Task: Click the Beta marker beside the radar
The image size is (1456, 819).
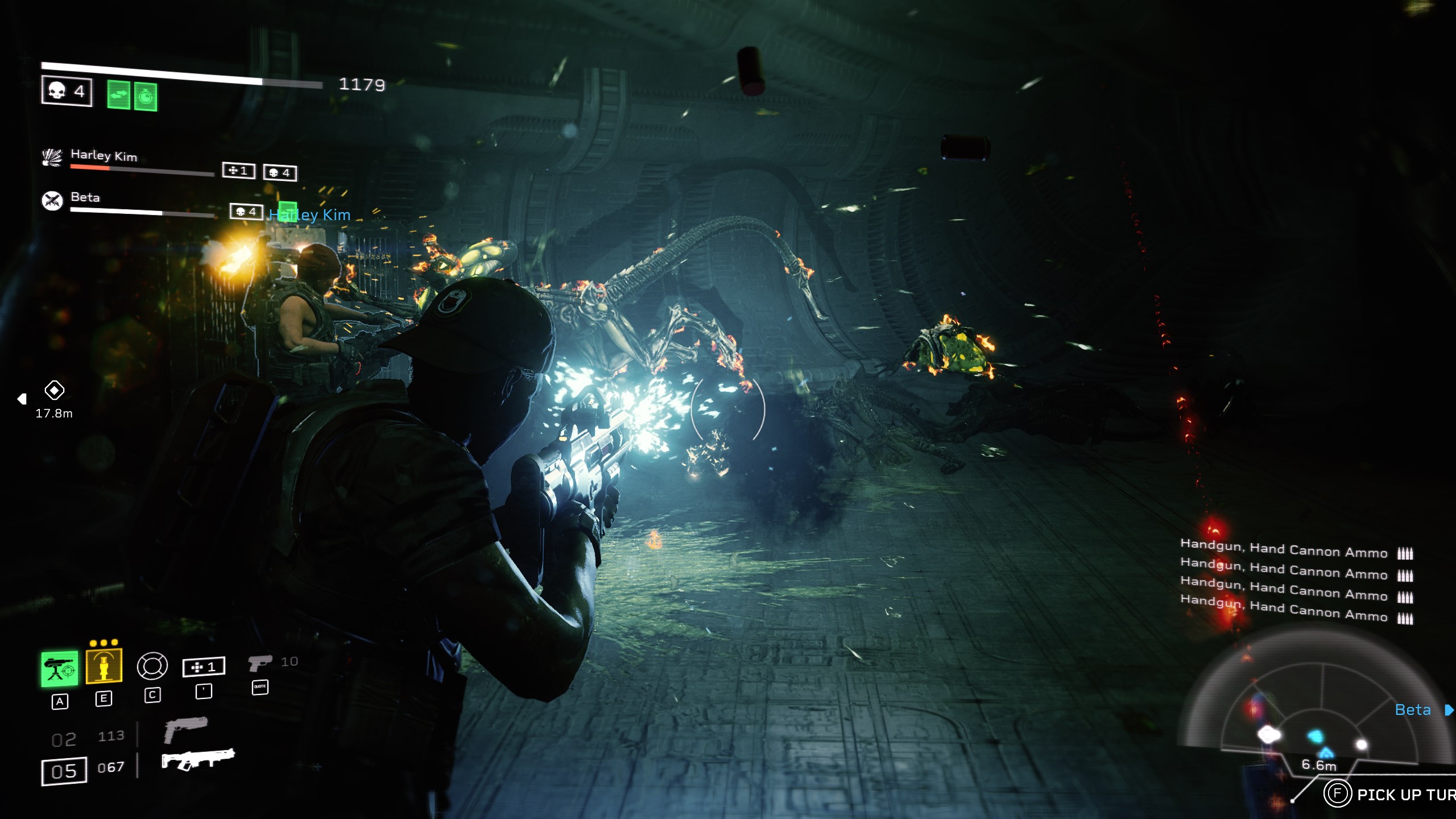Action: pyautogui.click(x=1413, y=710)
